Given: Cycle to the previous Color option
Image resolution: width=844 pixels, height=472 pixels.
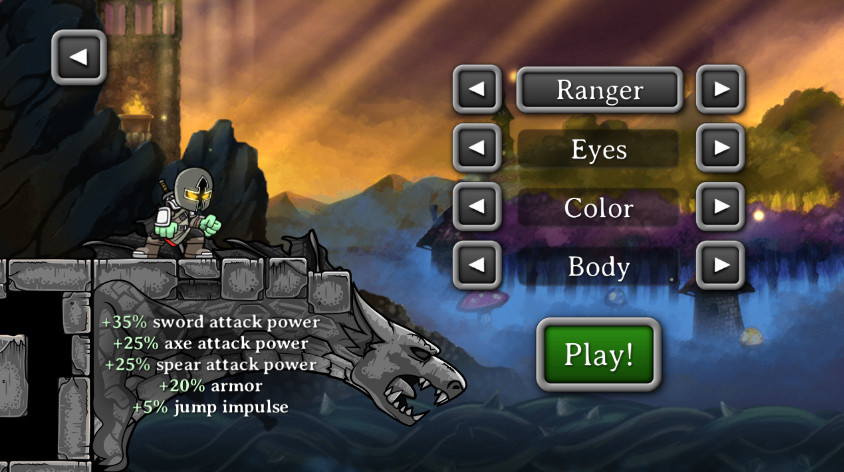Looking at the screenshot, I should coord(477,208).
